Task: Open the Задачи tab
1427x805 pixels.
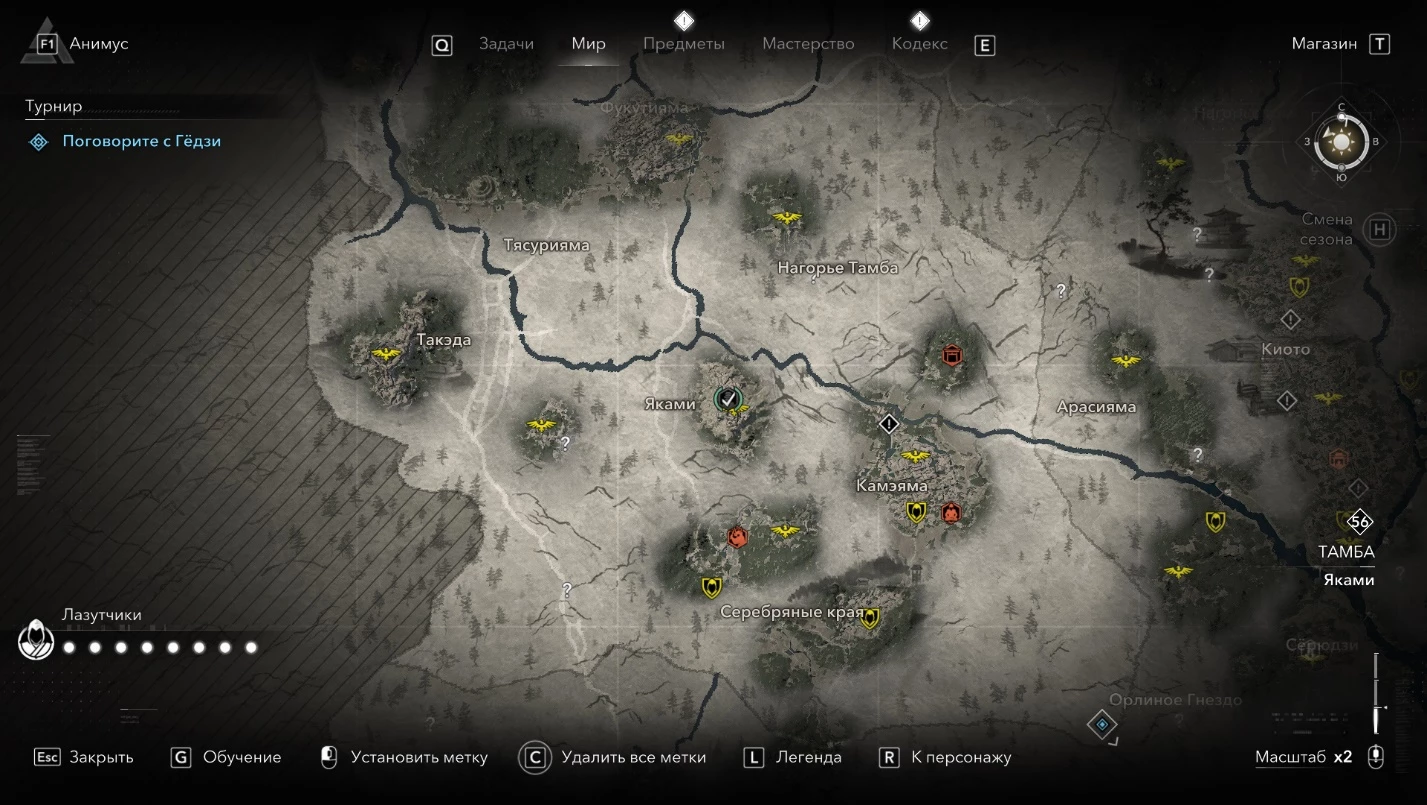Action: (506, 44)
